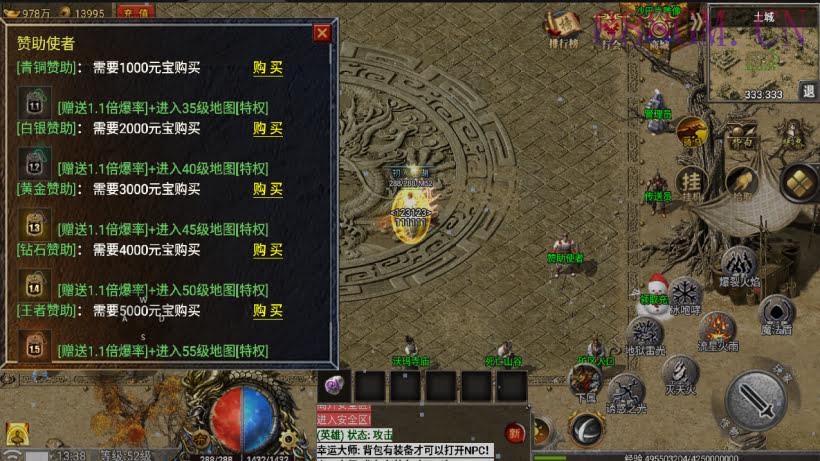
Task: Select the purple gem hotbar slot
Action: 335,386
